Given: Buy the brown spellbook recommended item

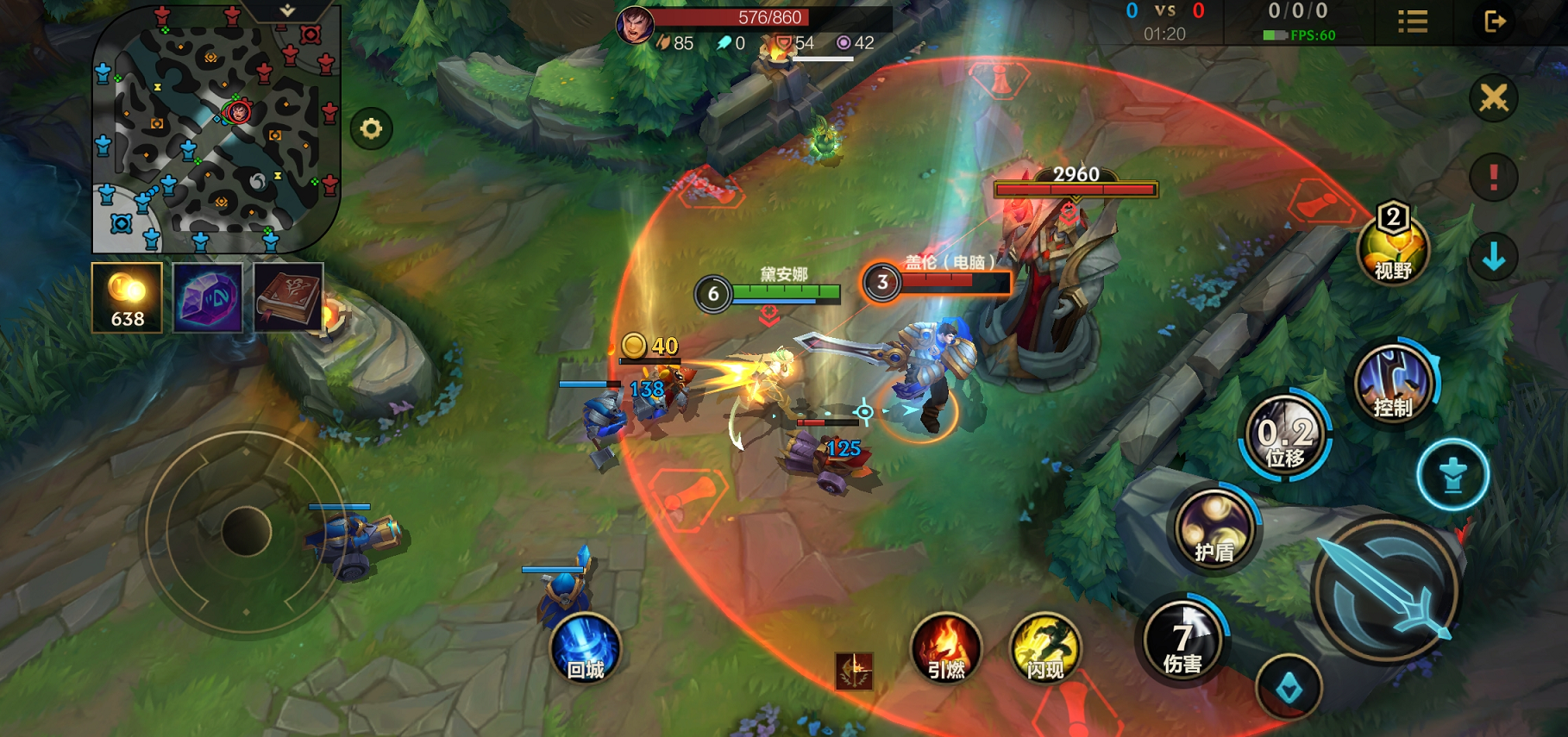Looking at the screenshot, I should point(288,297).
